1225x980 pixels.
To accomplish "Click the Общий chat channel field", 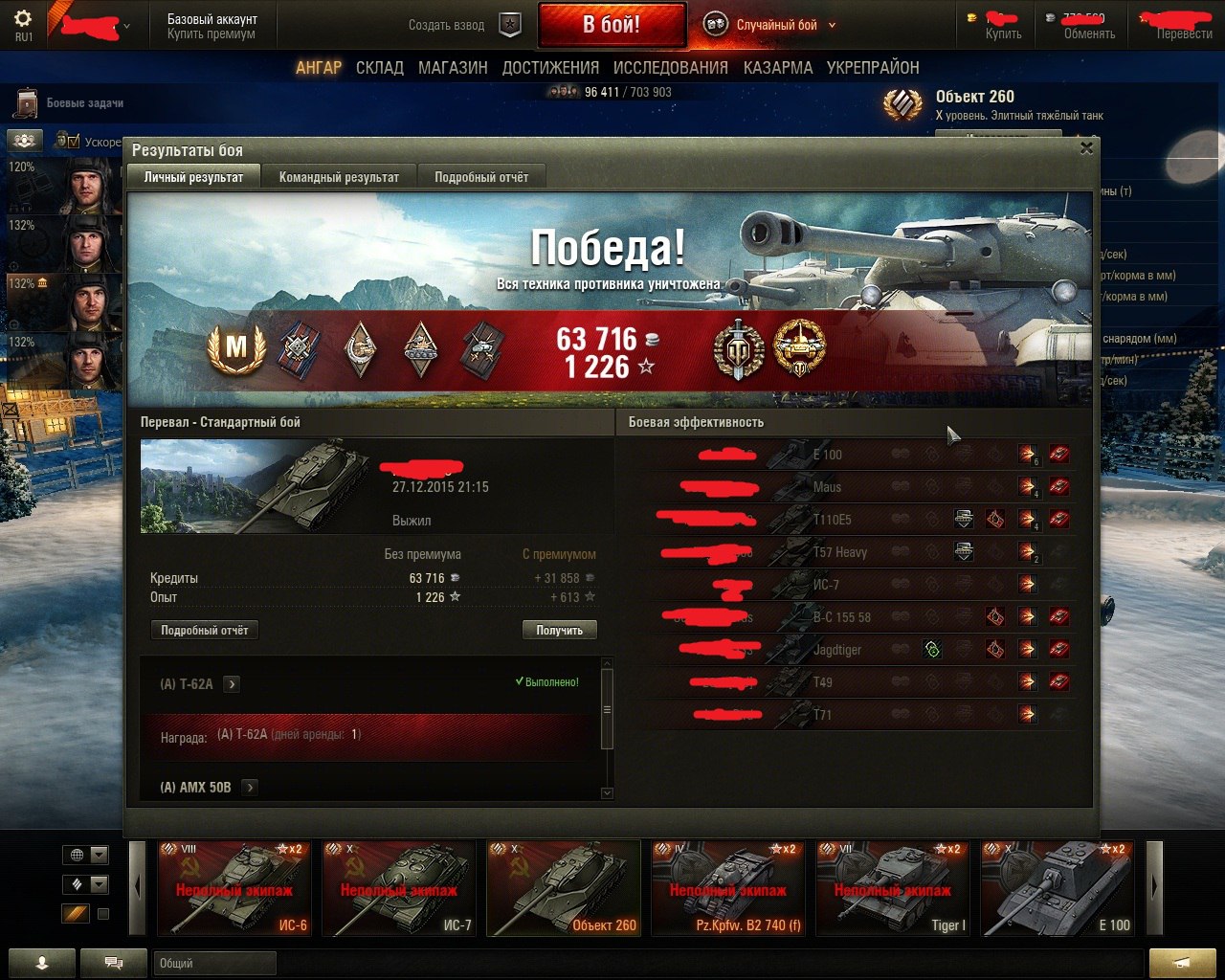I will tap(214, 964).
